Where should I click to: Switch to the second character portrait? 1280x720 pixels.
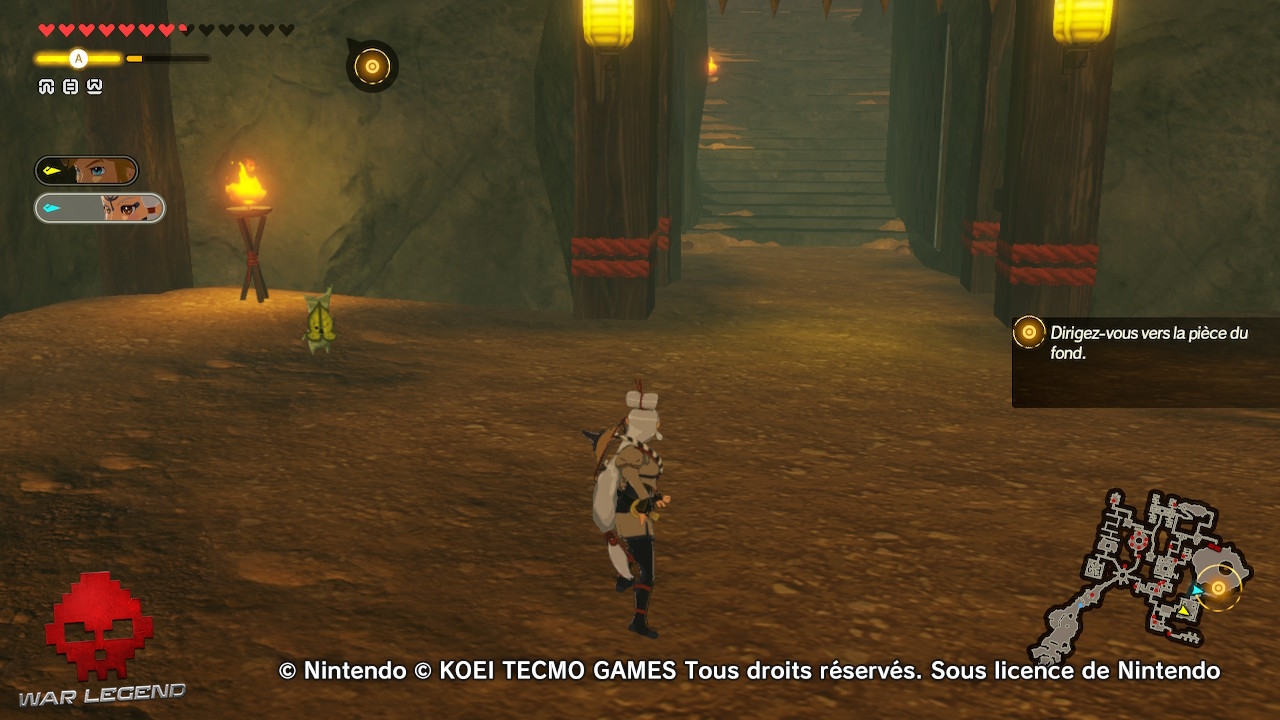tap(99, 209)
